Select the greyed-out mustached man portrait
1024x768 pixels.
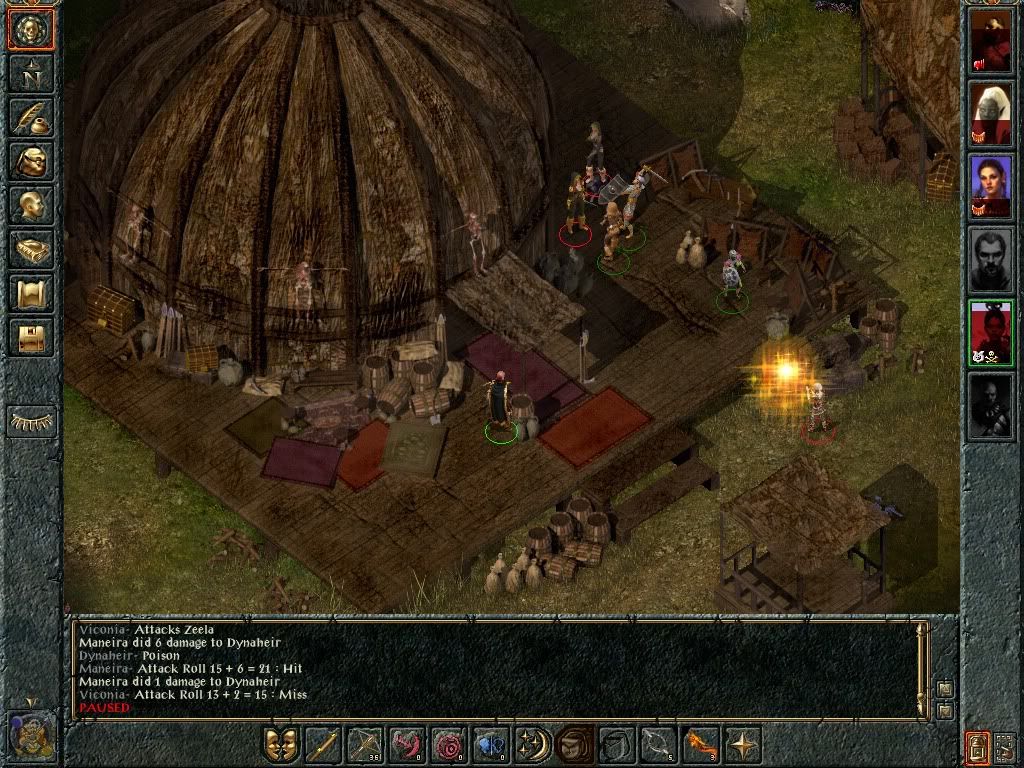990,260
